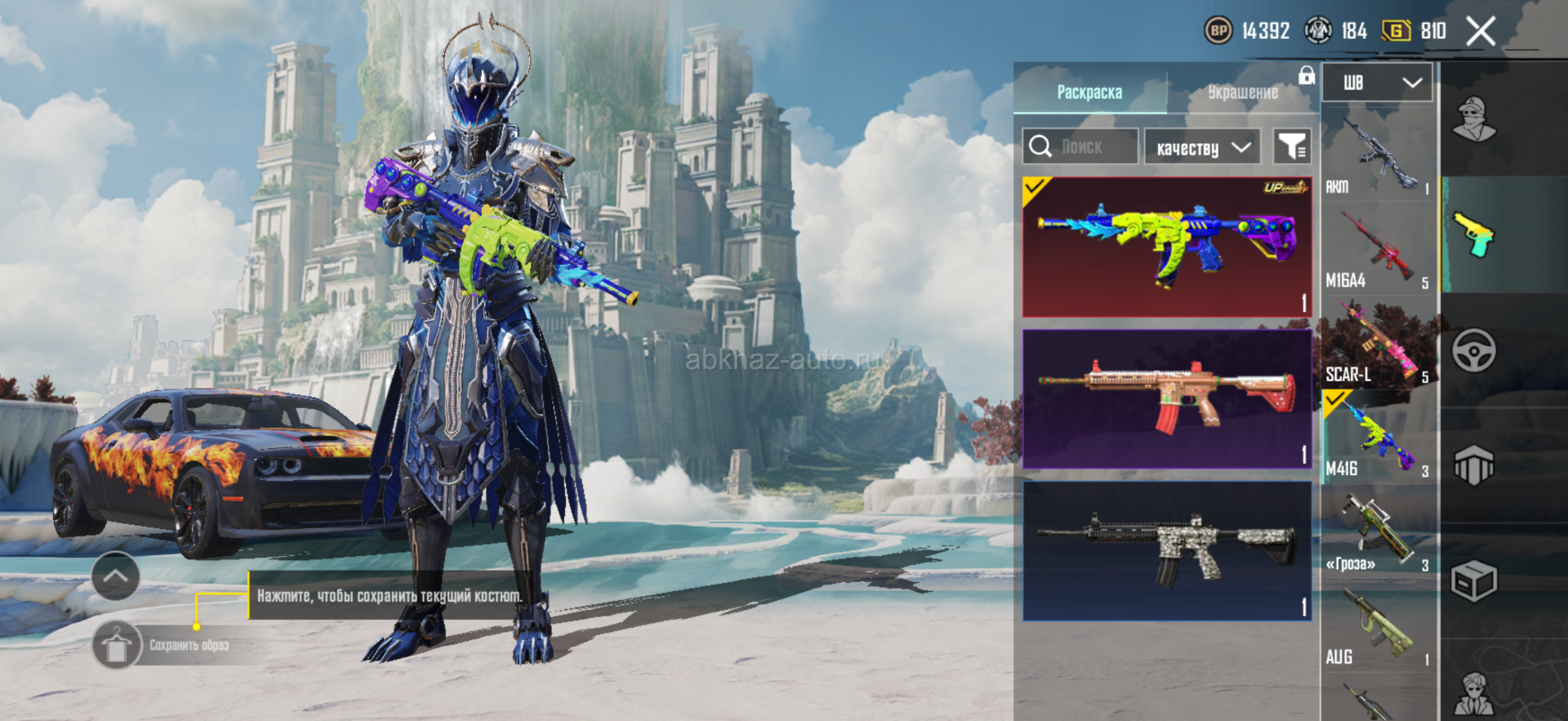1568x721 pixels.
Task: Pick the black-and-white camo M416 skin
Action: [x=1167, y=550]
